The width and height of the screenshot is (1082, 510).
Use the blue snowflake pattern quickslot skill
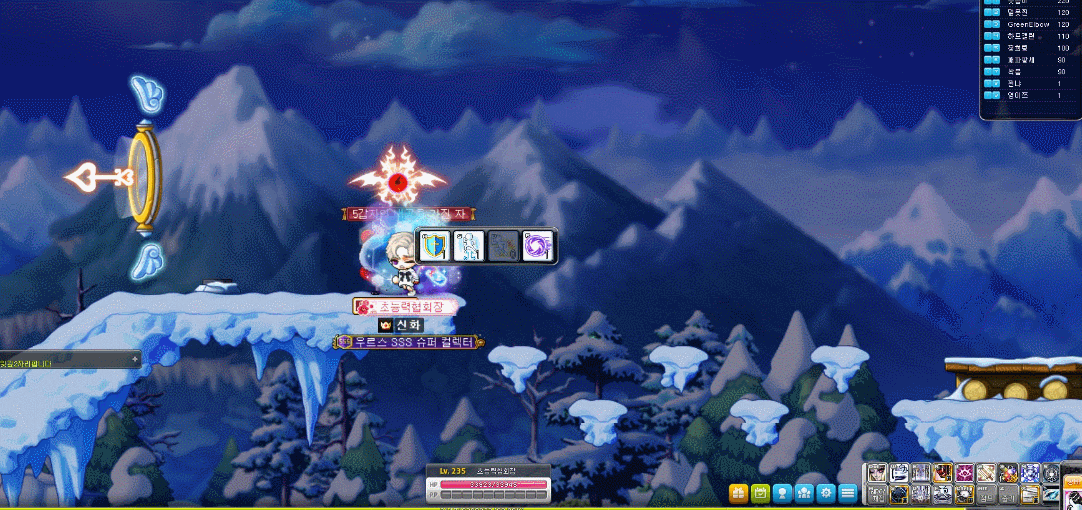[x=1030, y=473]
